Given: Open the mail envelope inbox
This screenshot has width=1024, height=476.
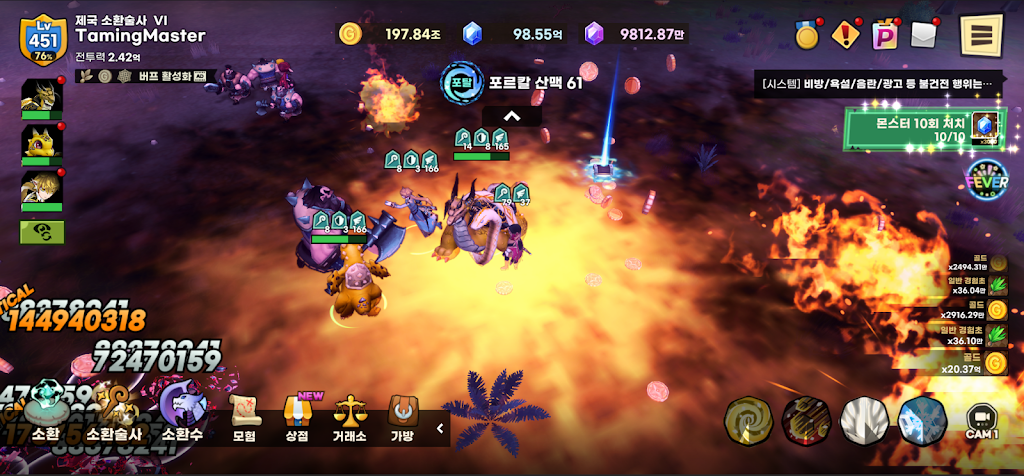Looking at the screenshot, I should (x=923, y=34).
